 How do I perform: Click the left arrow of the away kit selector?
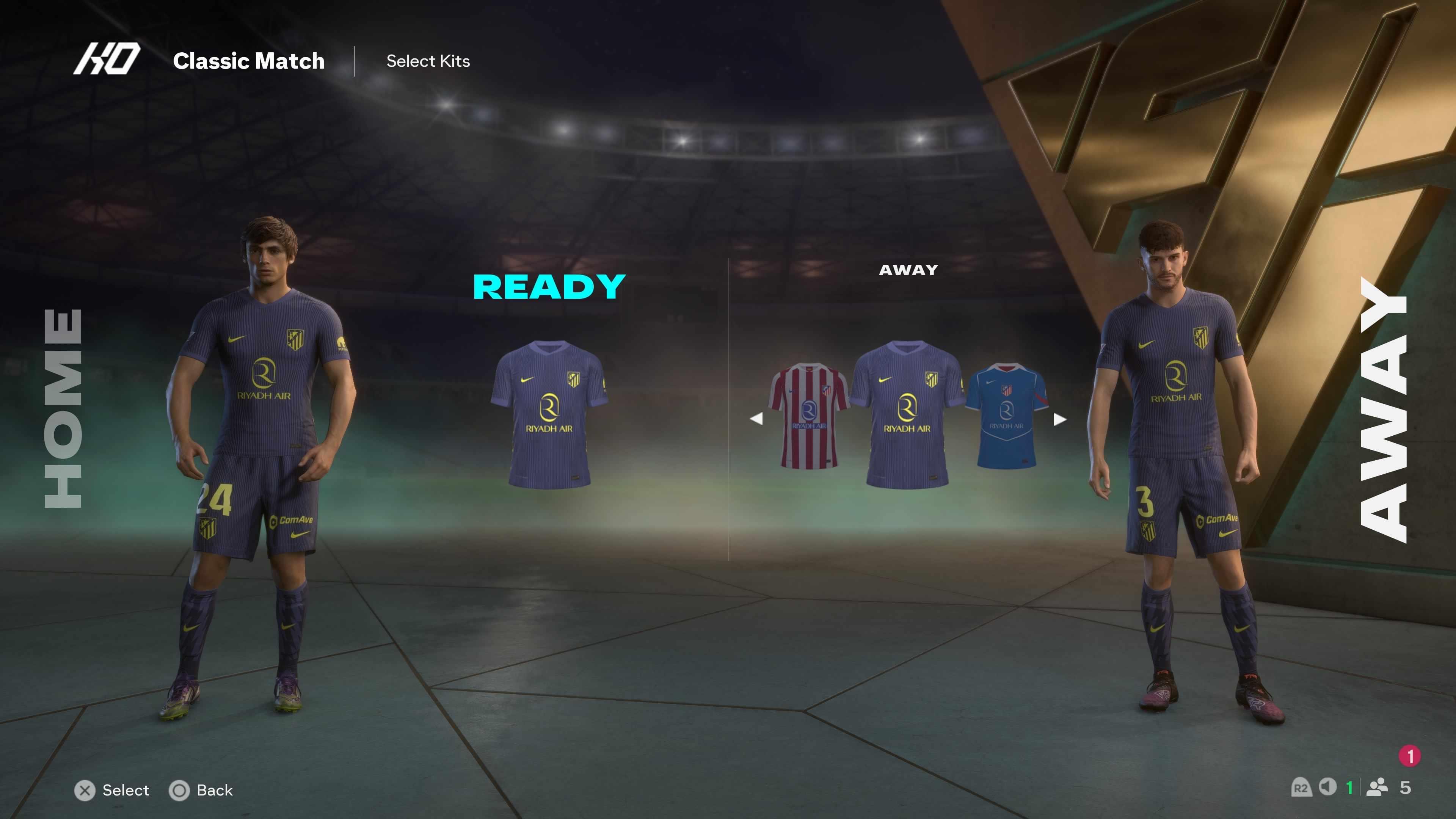coord(756,419)
